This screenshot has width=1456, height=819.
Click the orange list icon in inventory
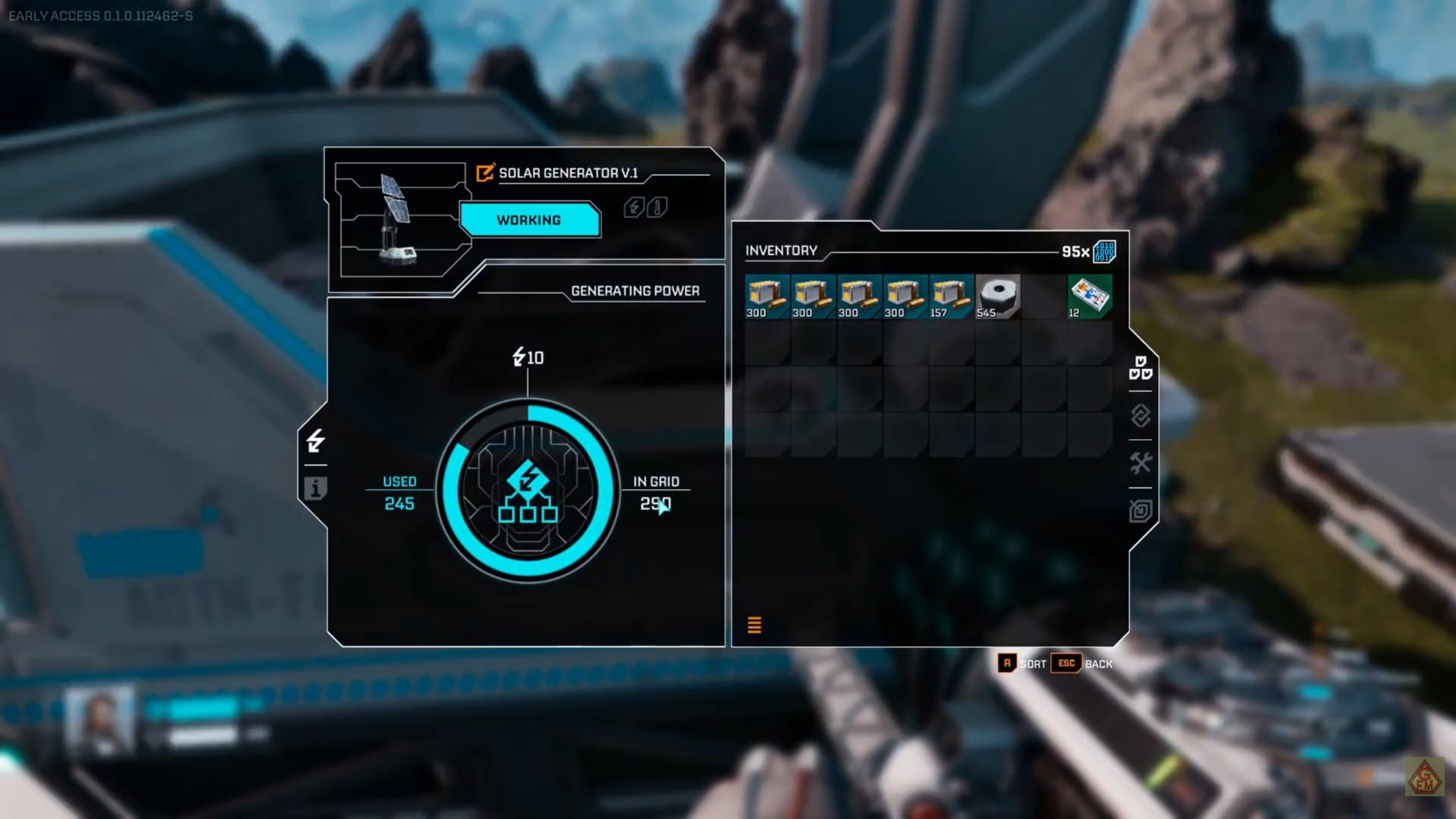point(755,625)
